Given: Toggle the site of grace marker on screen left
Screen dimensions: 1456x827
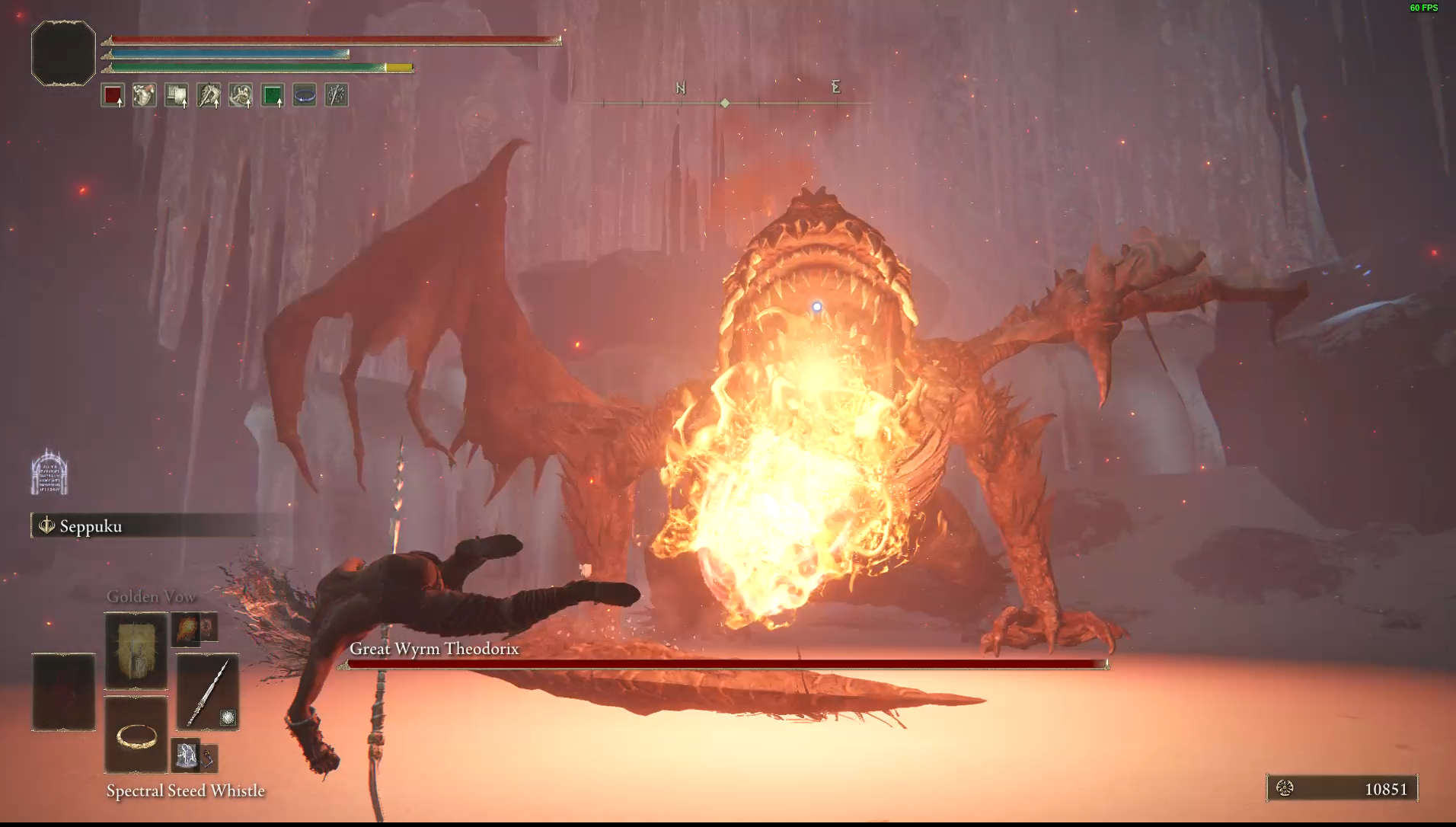Looking at the screenshot, I should coord(50,472).
